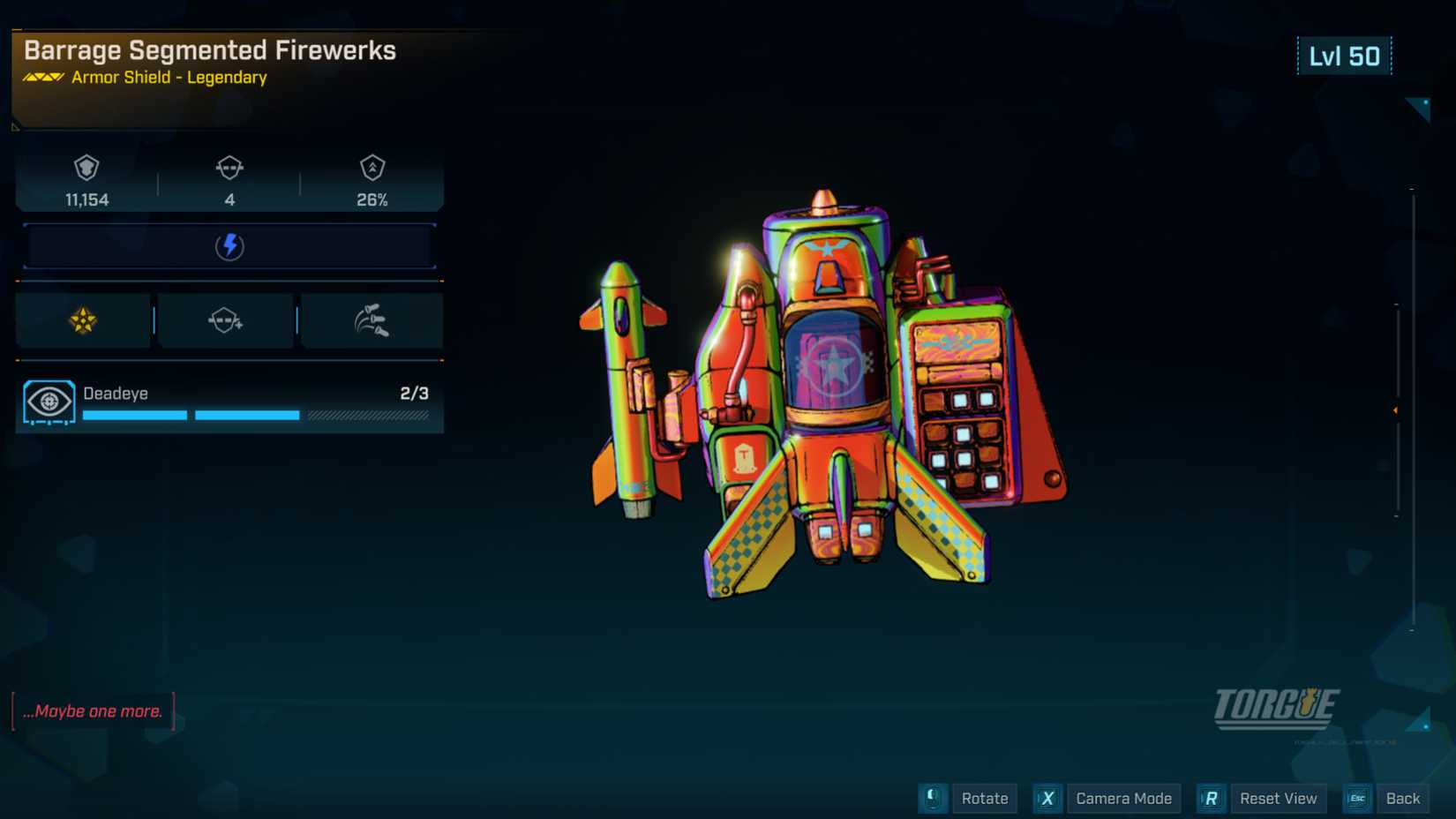The image size is (1456, 819).
Task: Click the shield capacity stat icon
Action: 86,168
